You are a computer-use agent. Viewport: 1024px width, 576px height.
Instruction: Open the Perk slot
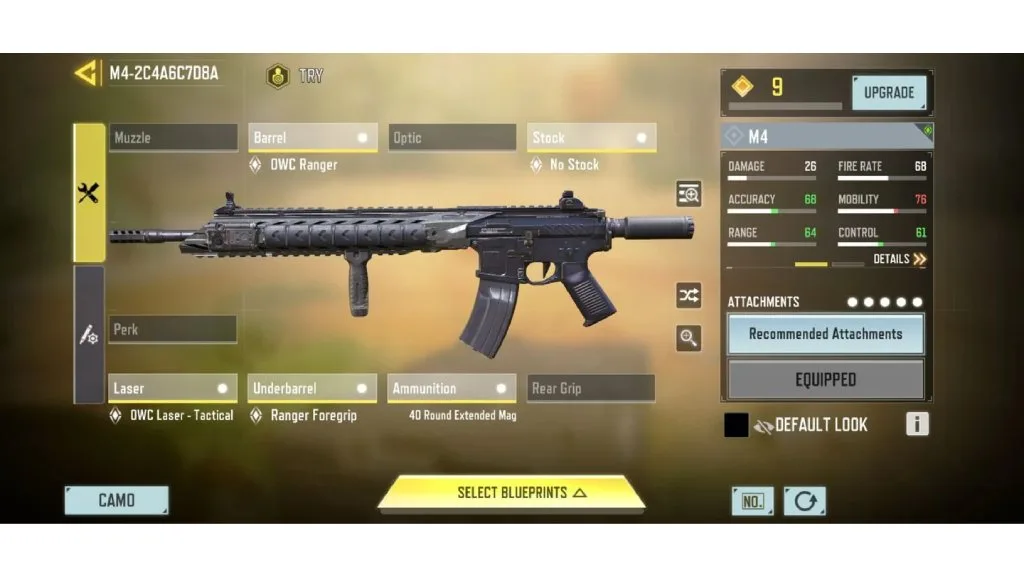coord(173,329)
